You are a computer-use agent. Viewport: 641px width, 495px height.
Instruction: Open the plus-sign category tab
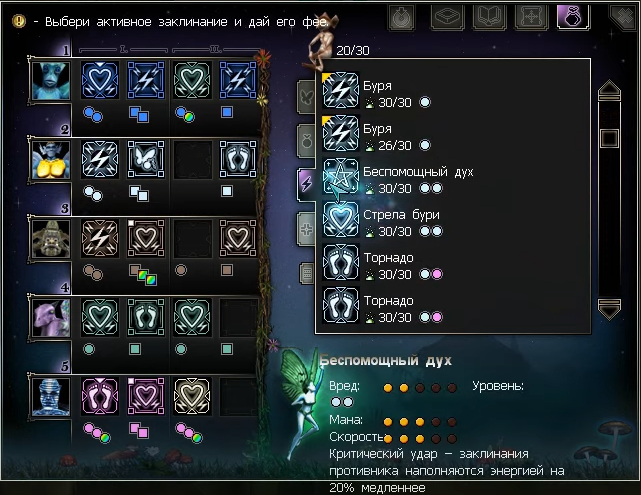307,227
